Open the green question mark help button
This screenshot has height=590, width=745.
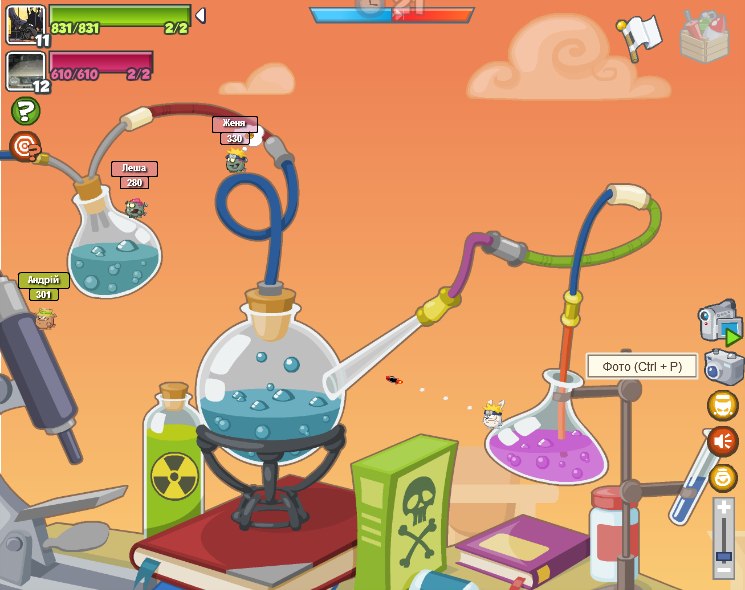tap(25, 111)
